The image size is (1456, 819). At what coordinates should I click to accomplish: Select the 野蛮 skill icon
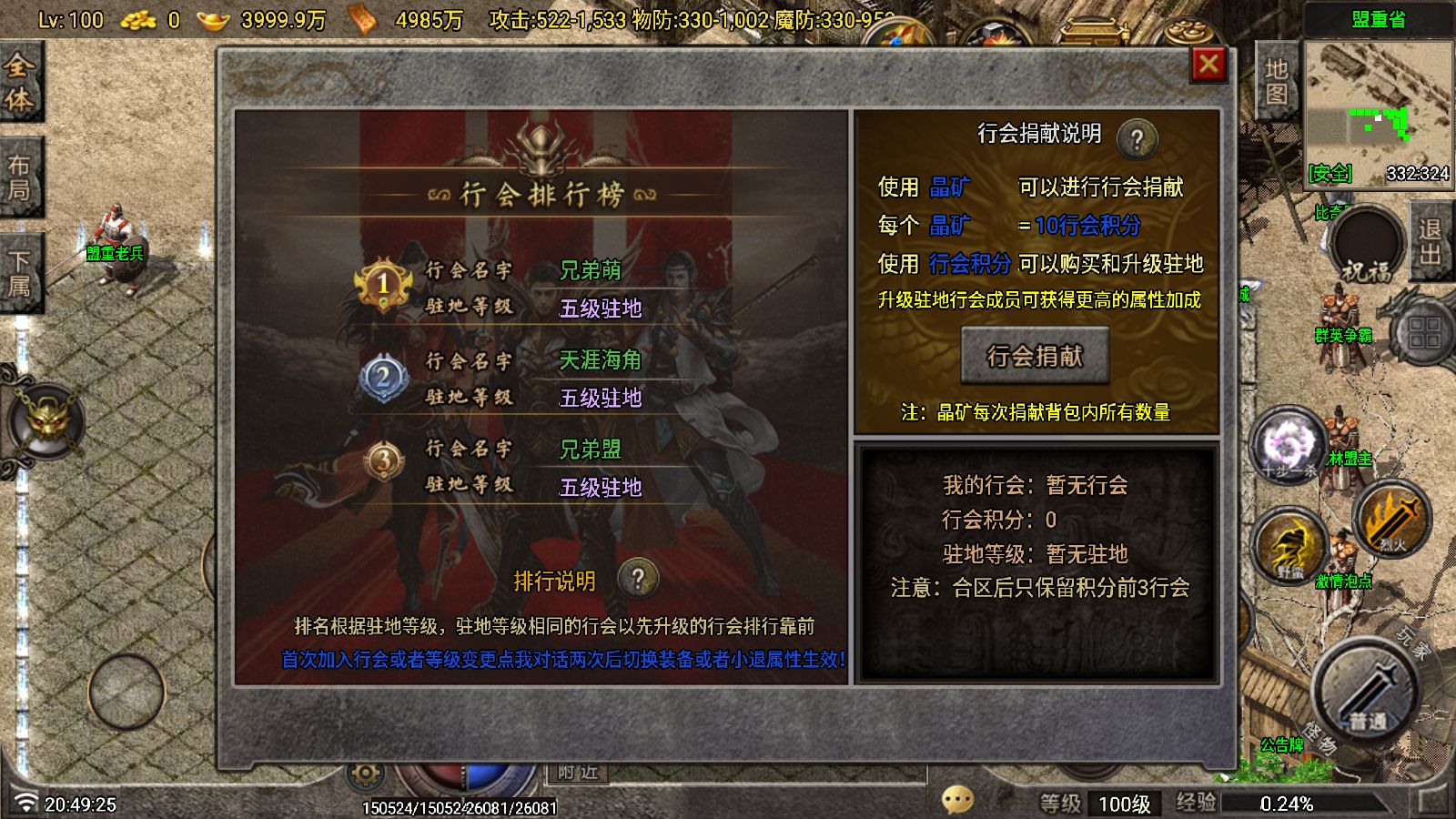[1290, 546]
